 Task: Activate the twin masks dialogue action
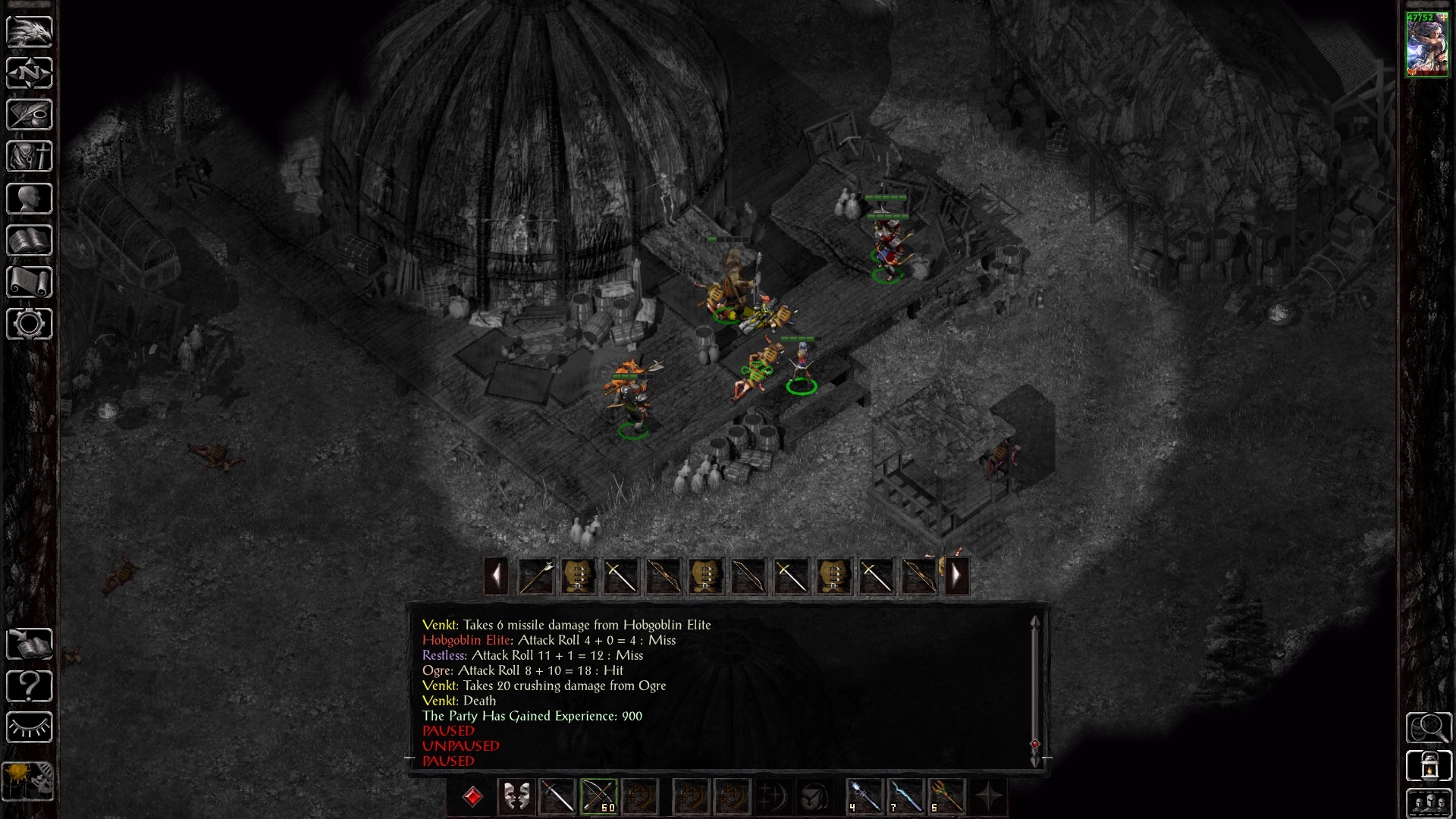(x=516, y=797)
